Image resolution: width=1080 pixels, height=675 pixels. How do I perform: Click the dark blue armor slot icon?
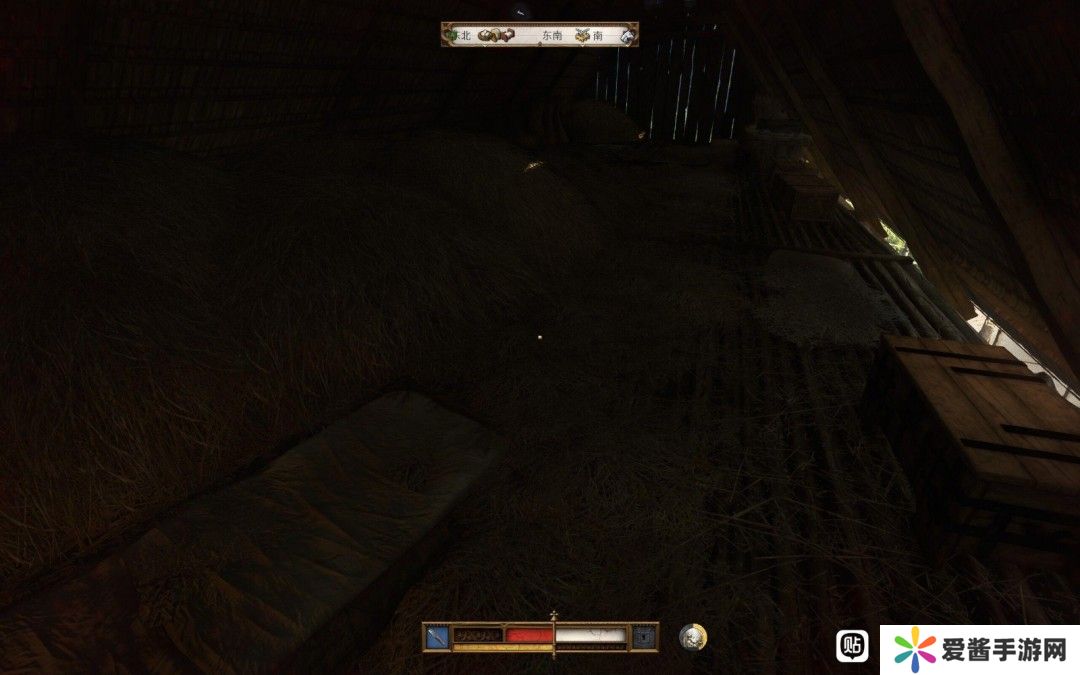click(x=645, y=635)
